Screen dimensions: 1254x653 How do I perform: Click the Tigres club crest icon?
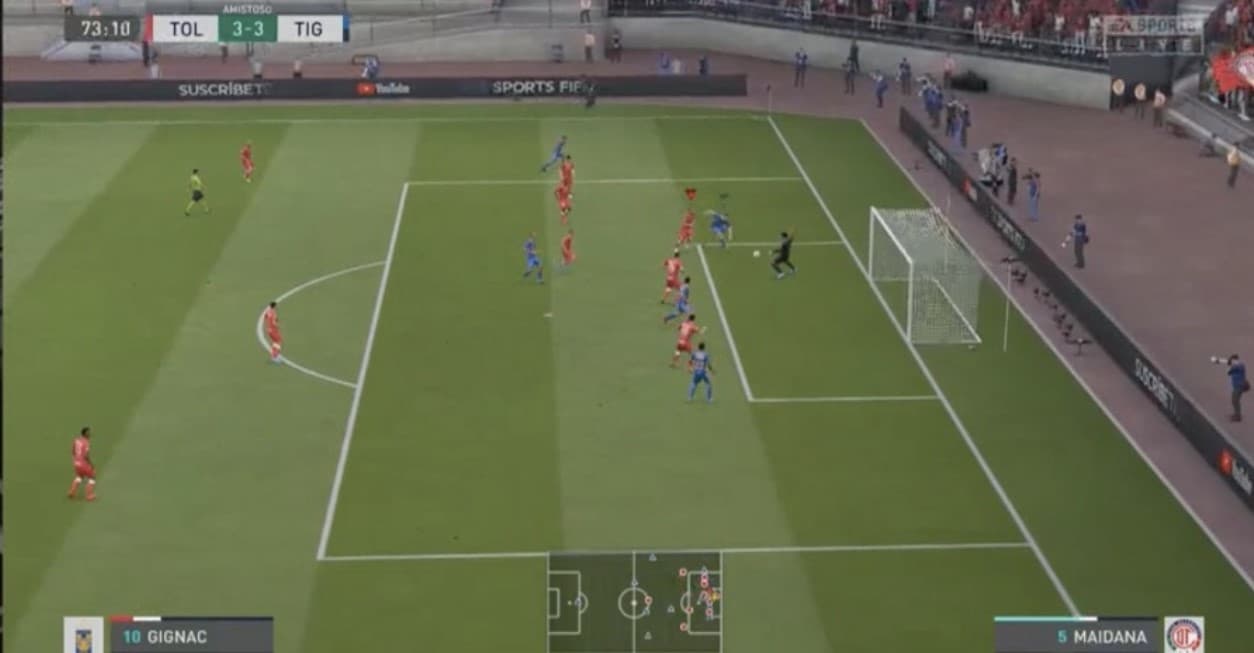[83, 636]
